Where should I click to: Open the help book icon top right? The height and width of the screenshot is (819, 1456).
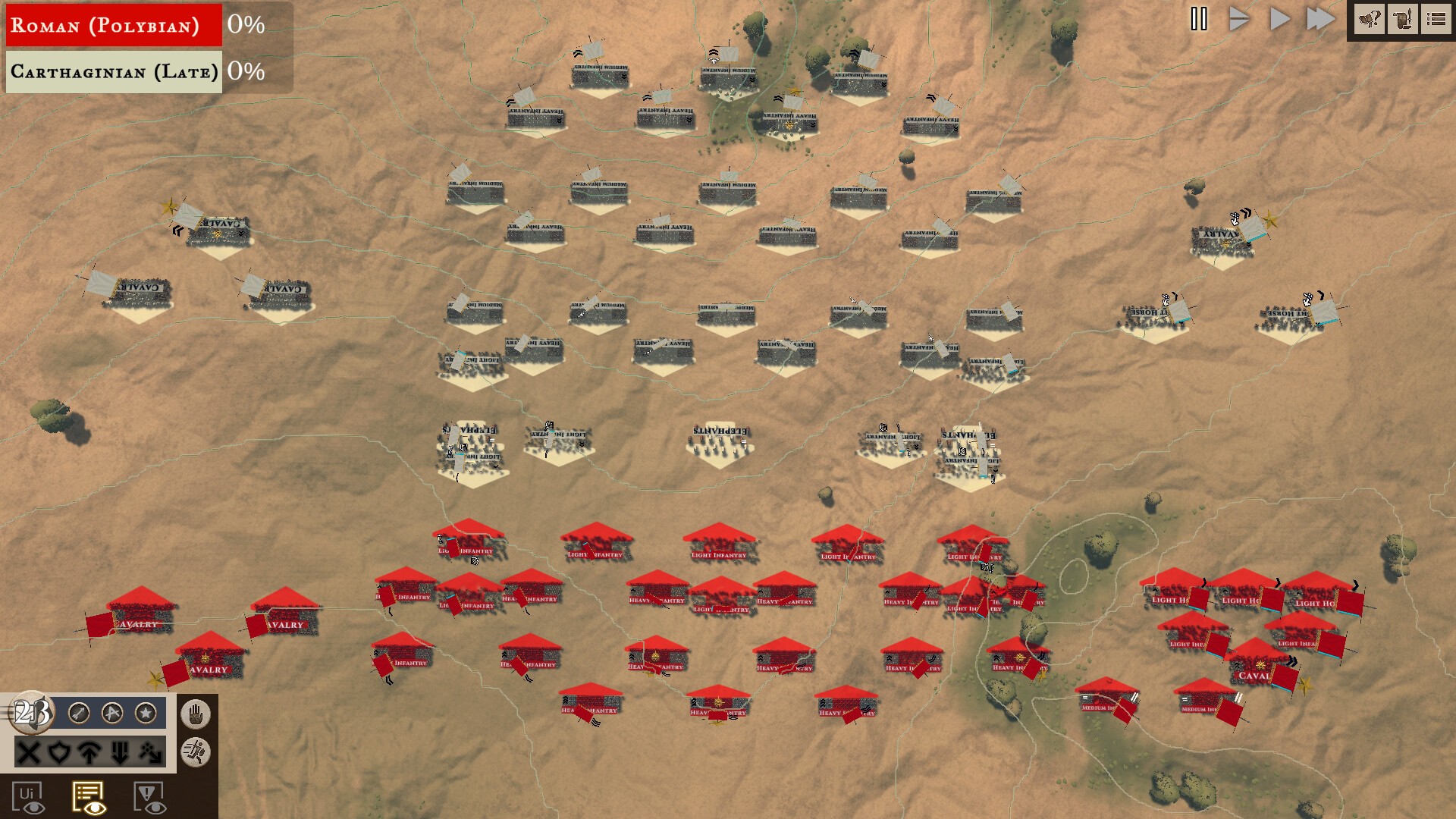pos(1369,19)
